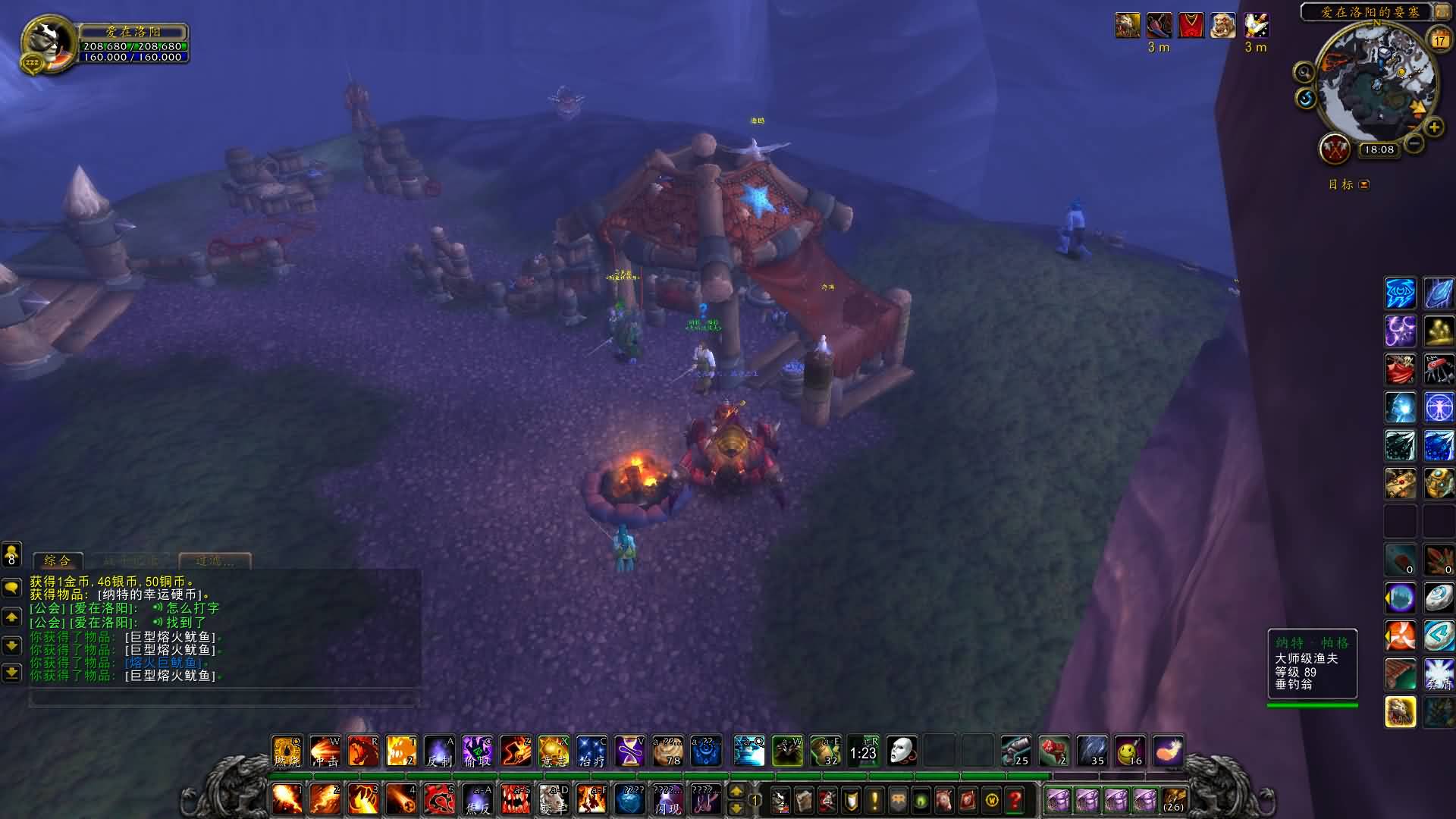Image resolution: width=1456 pixels, height=819 pixels.
Task: Open the chat speech bubble menu
Action: coord(11,588)
